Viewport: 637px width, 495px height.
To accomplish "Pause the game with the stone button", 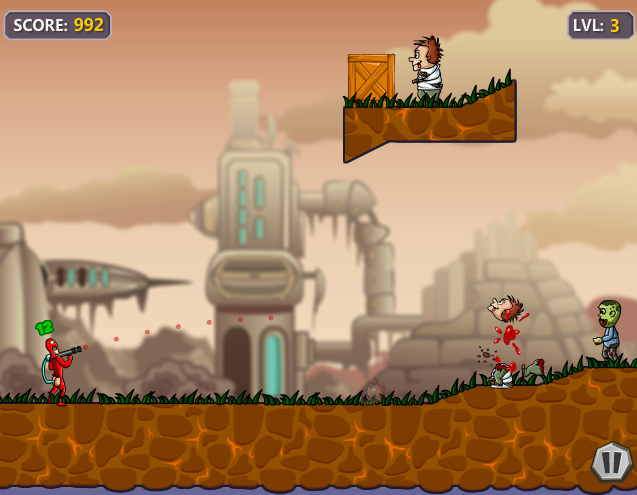I will [611, 462].
